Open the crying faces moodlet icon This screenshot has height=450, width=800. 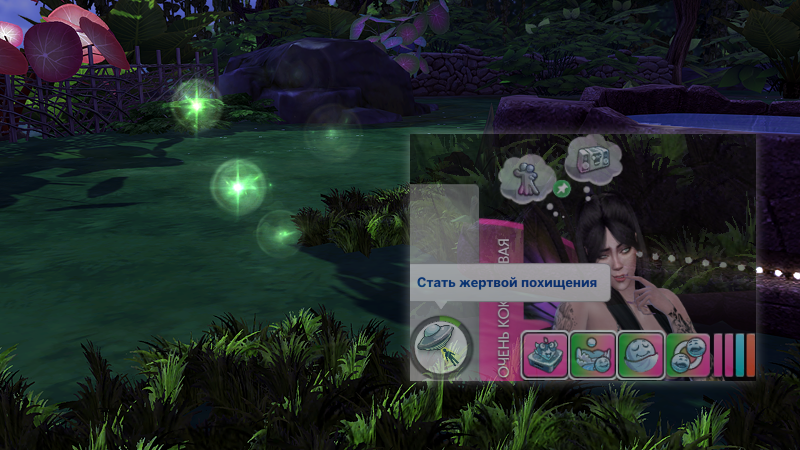click(x=687, y=355)
